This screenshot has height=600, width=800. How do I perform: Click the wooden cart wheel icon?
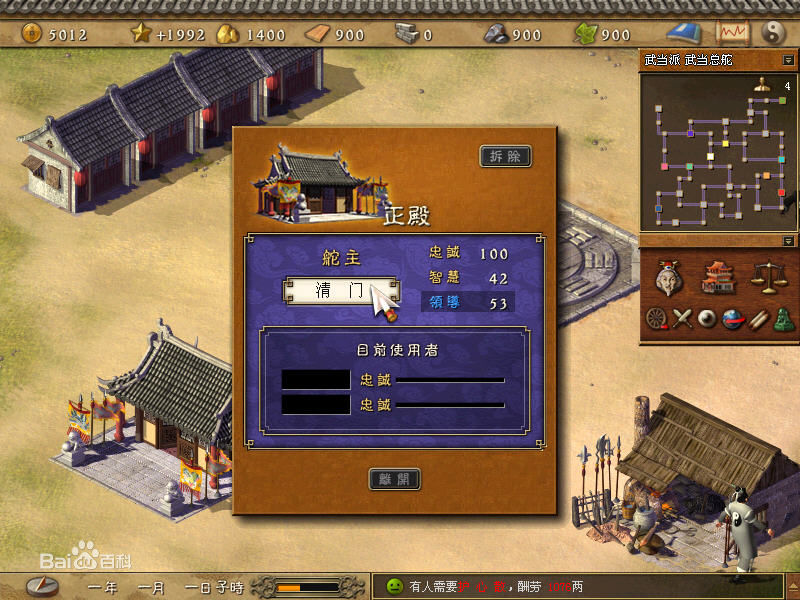(x=656, y=319)
